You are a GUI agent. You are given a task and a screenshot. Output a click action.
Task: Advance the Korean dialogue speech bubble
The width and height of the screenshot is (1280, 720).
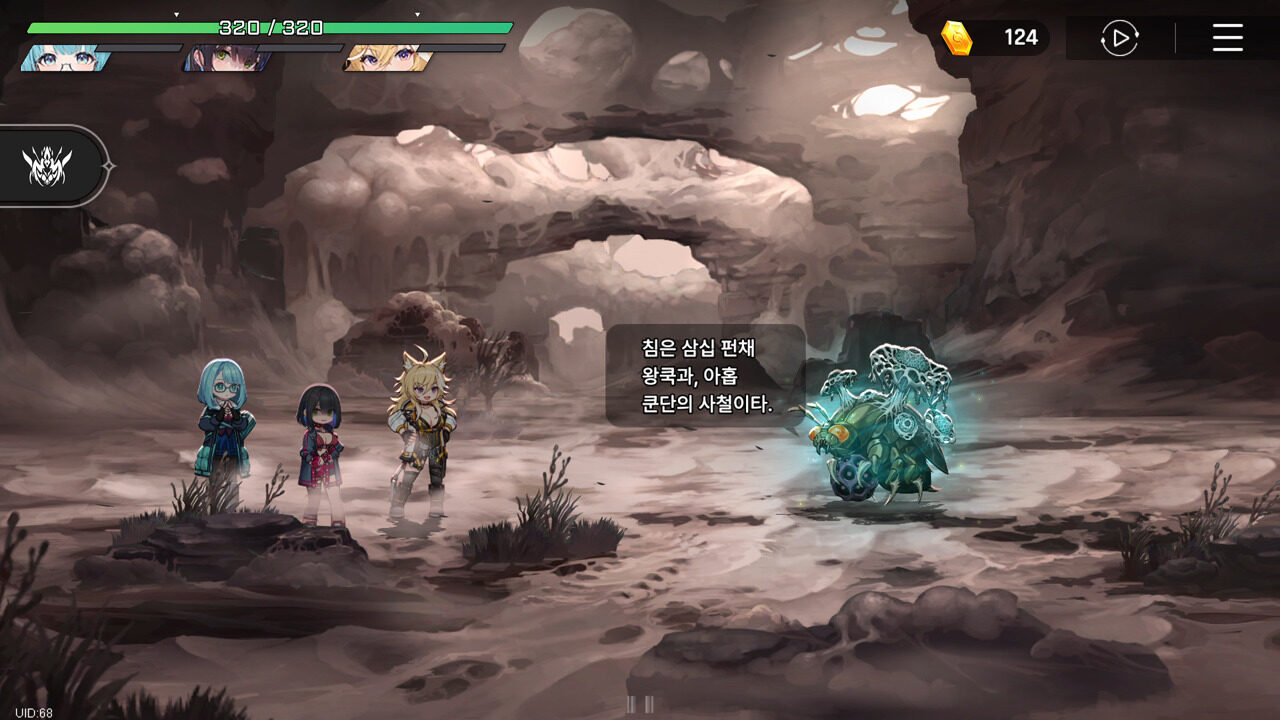706,376
